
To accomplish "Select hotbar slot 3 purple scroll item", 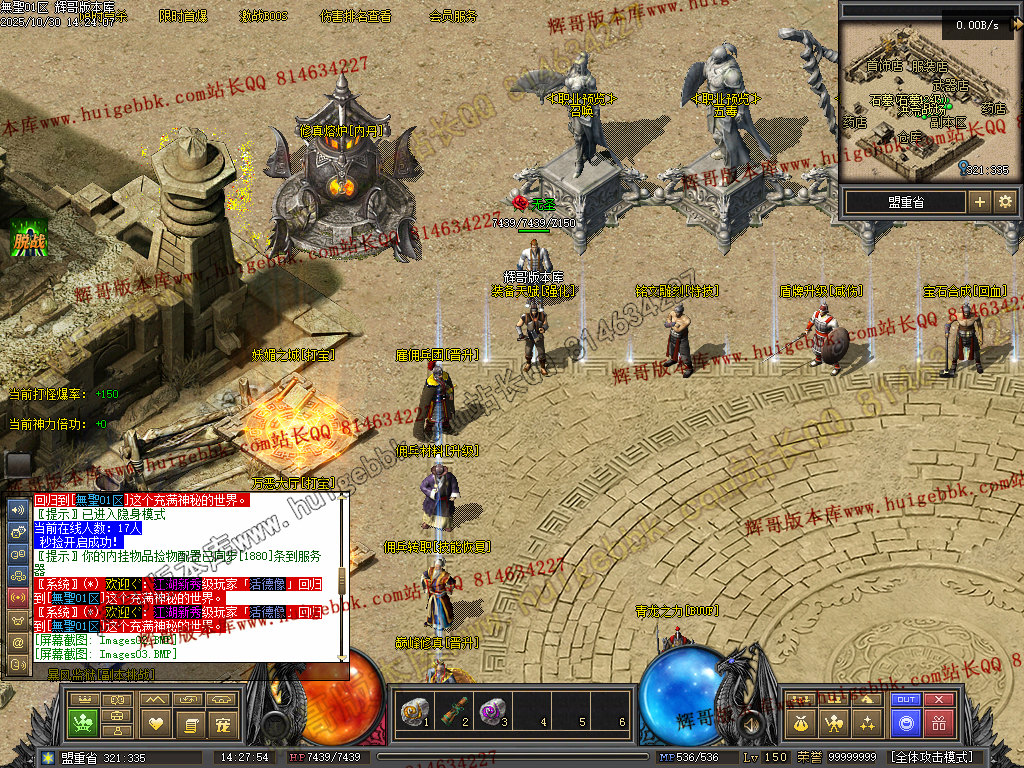I will point(490,711).
